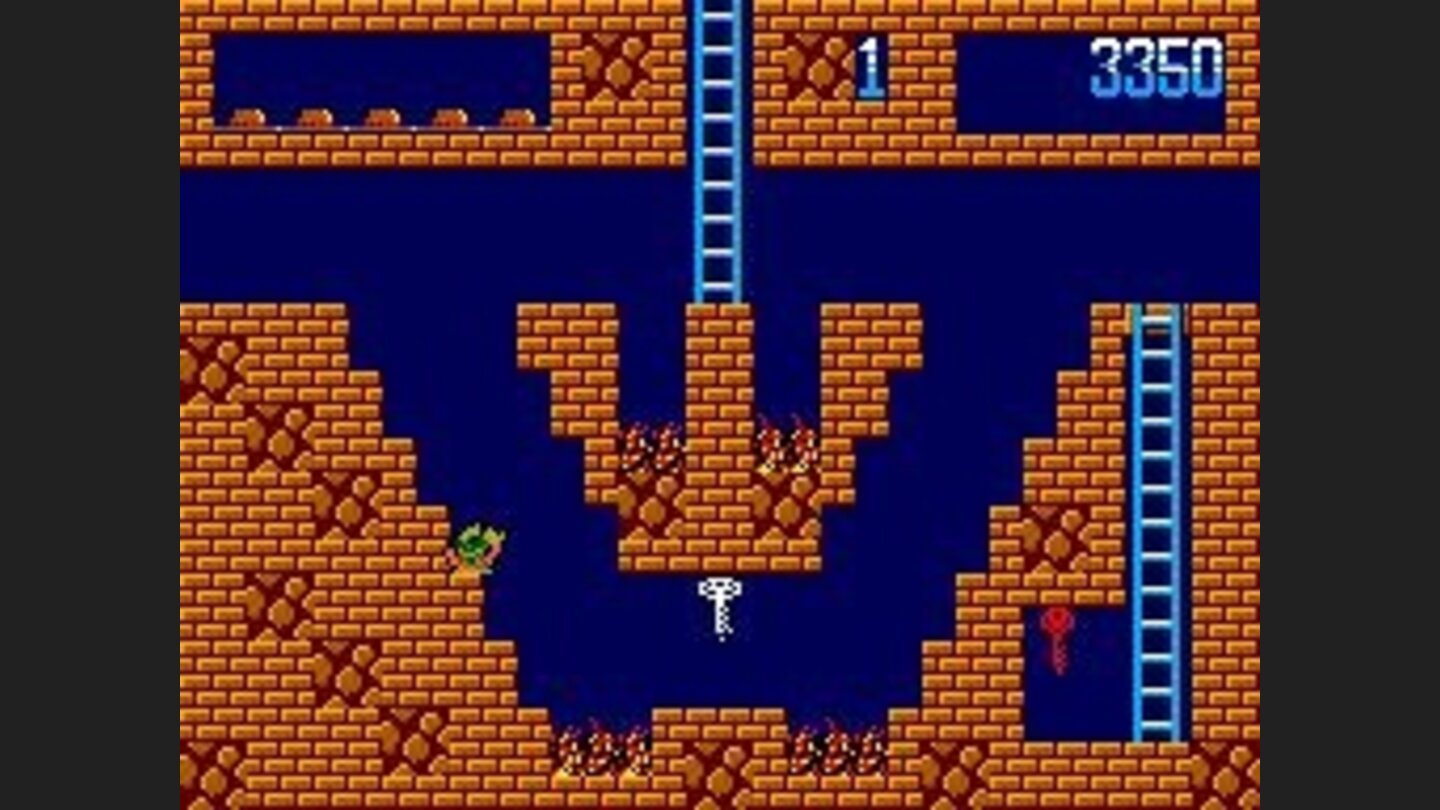Screen dimensions: 1440x810
Task: Click the white key item below the platform
Action: tap(718, 605)
